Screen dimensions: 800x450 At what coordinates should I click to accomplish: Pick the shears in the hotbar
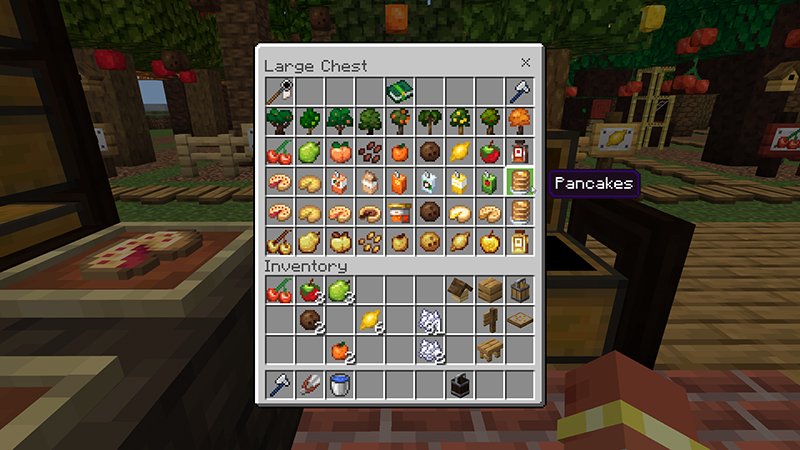[310, 385]
